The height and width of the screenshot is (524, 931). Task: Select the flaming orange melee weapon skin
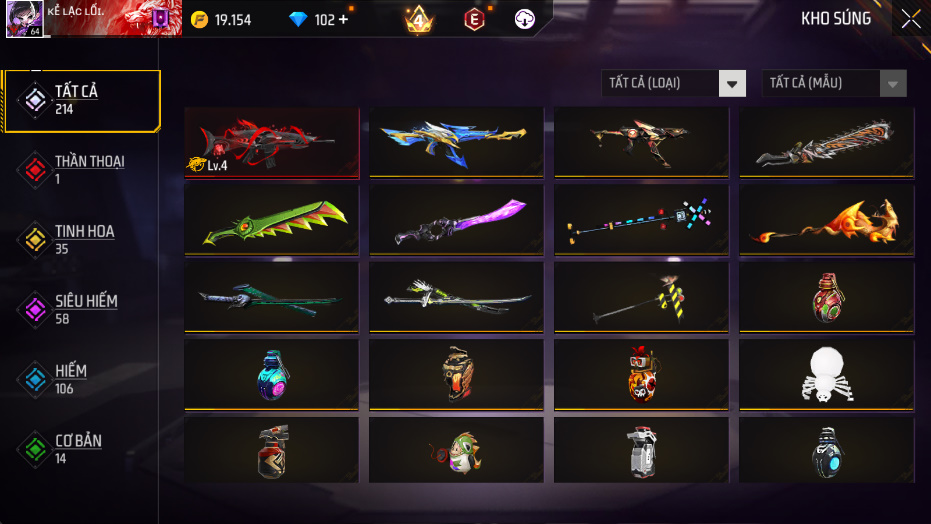click(x=826, y=220)
